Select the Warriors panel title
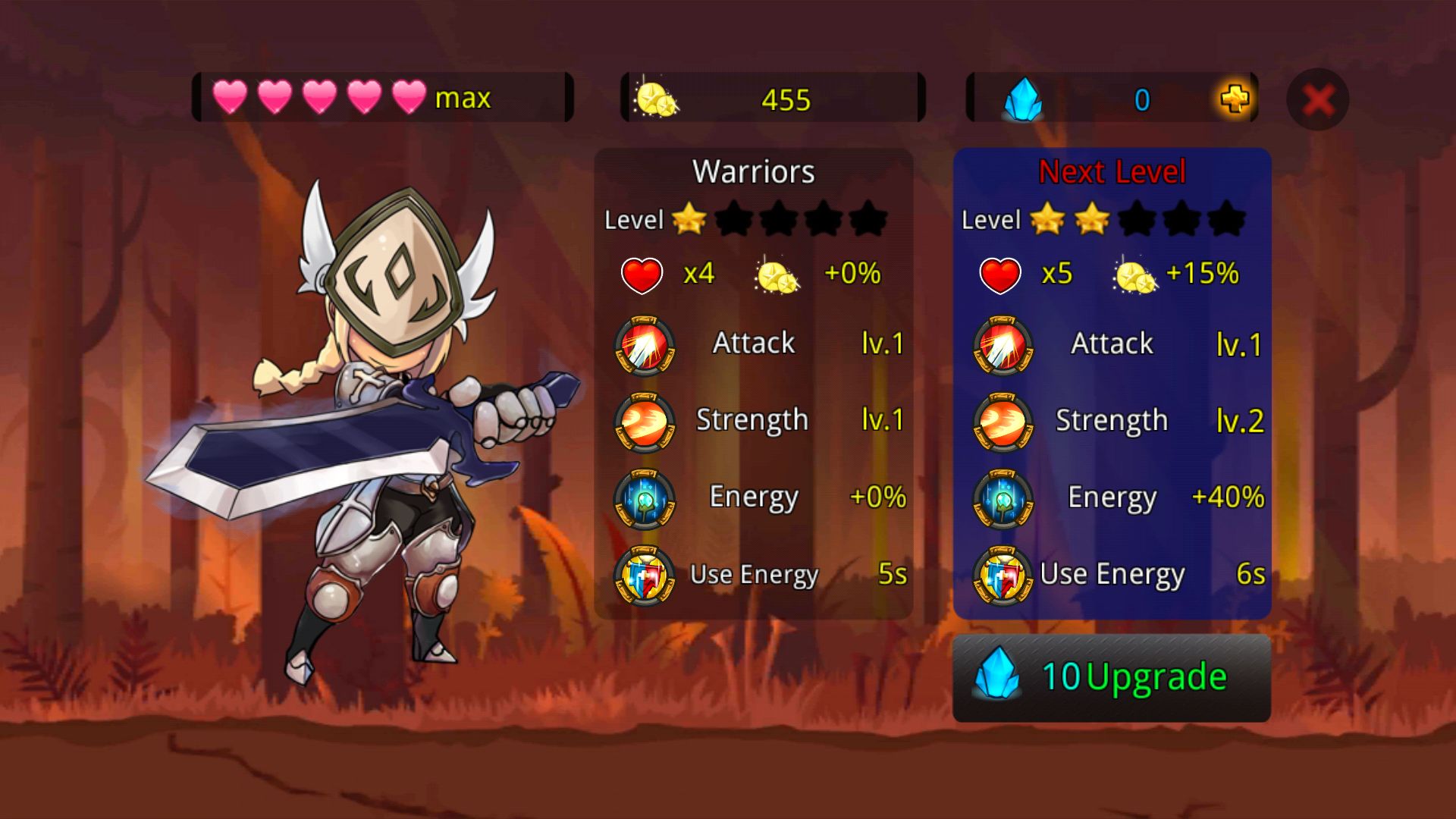The height and width of the screenshot is (819, 1456). click(755, 171)
